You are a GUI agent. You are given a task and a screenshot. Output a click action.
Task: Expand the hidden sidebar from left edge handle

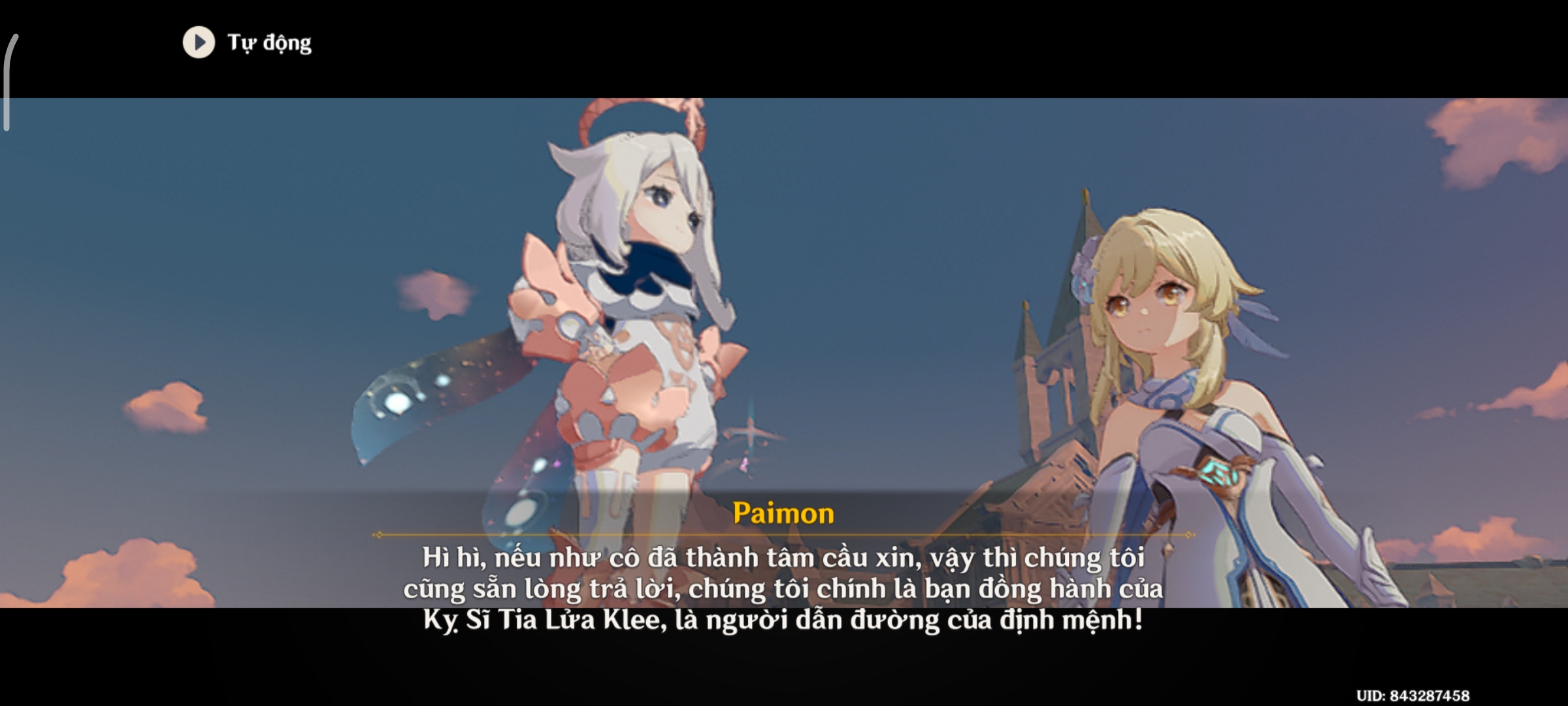[x=8, y=92]
